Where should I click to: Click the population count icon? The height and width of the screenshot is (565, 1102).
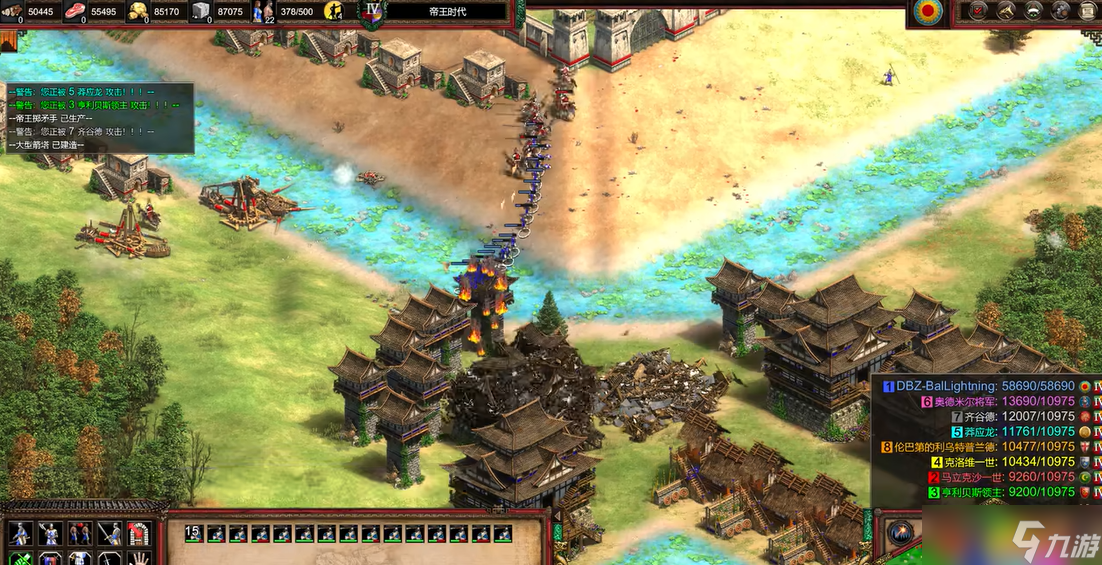click(264, 12)
